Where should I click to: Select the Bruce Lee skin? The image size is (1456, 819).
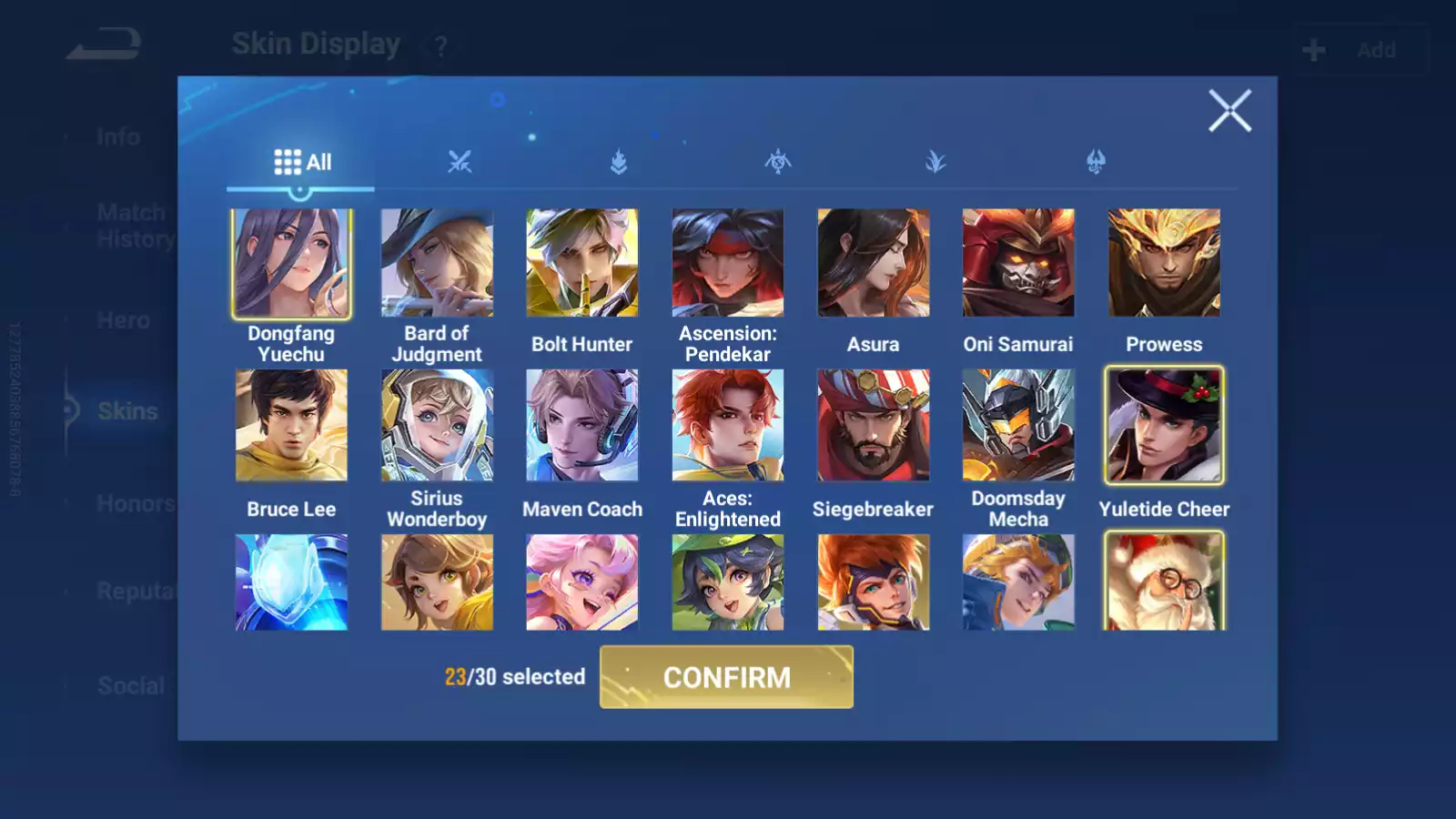[290, 425]
